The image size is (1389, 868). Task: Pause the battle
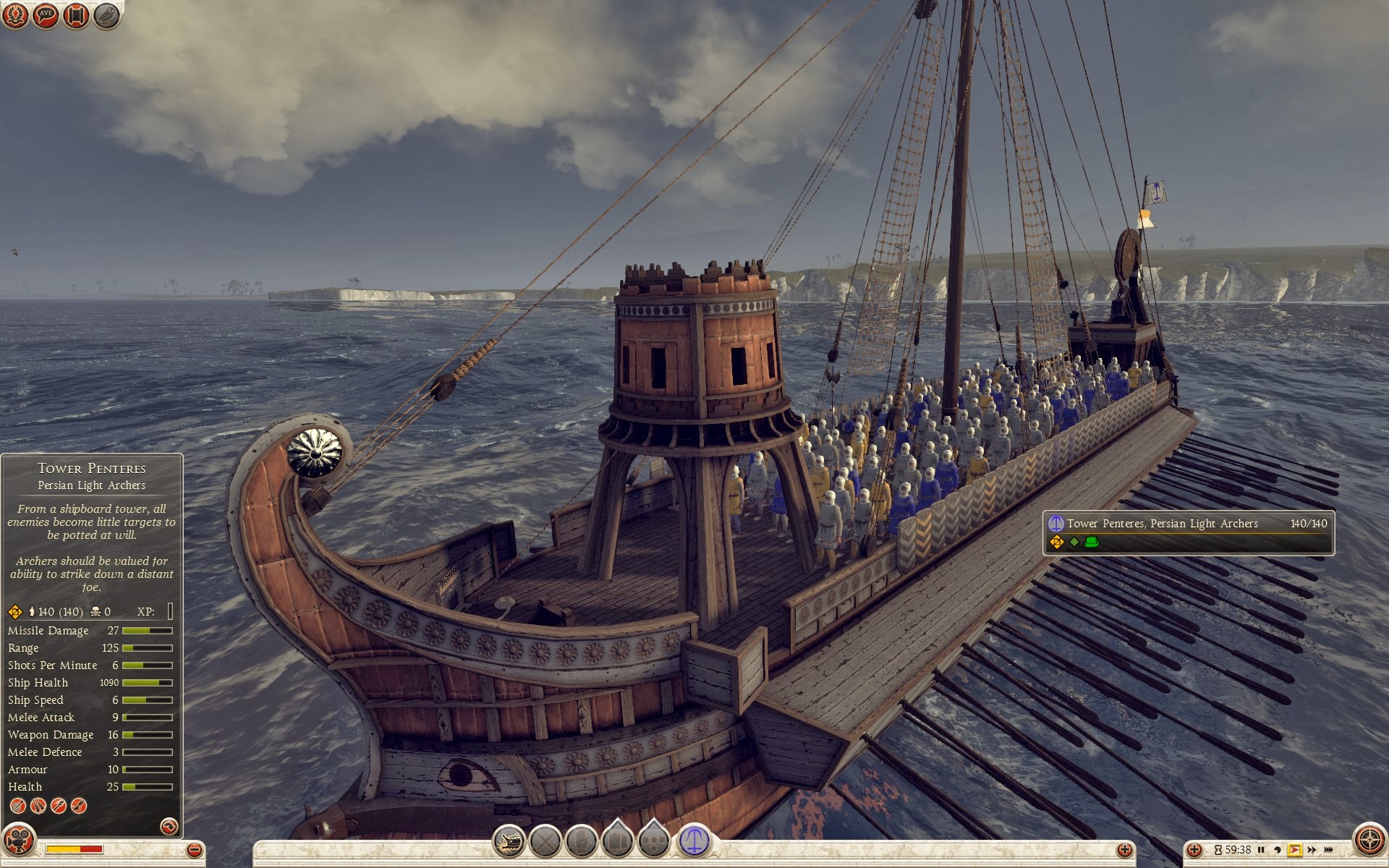pos(1261,850)
